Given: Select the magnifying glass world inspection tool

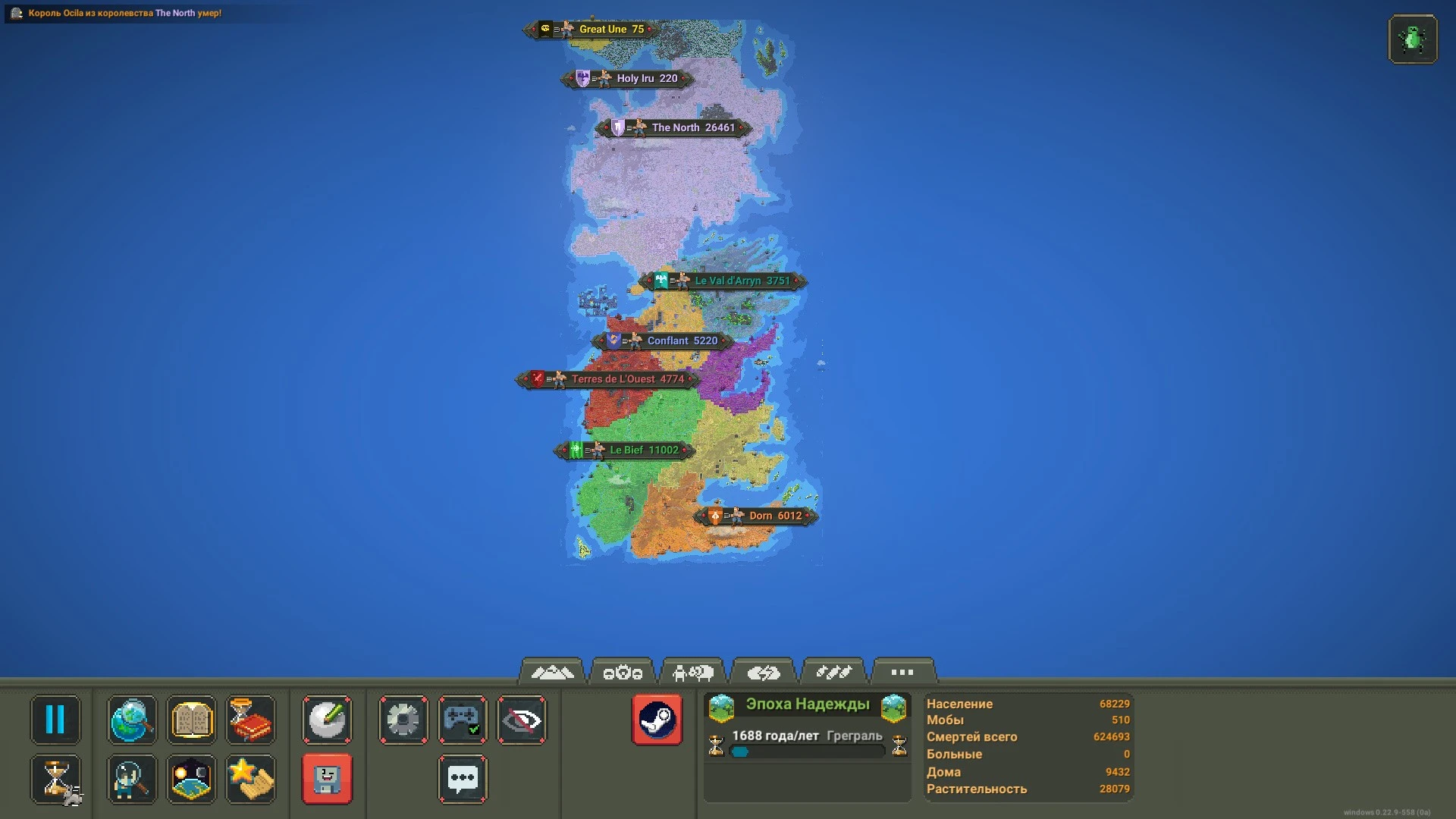Looking at the screenshot, I should tap(131, 720).
